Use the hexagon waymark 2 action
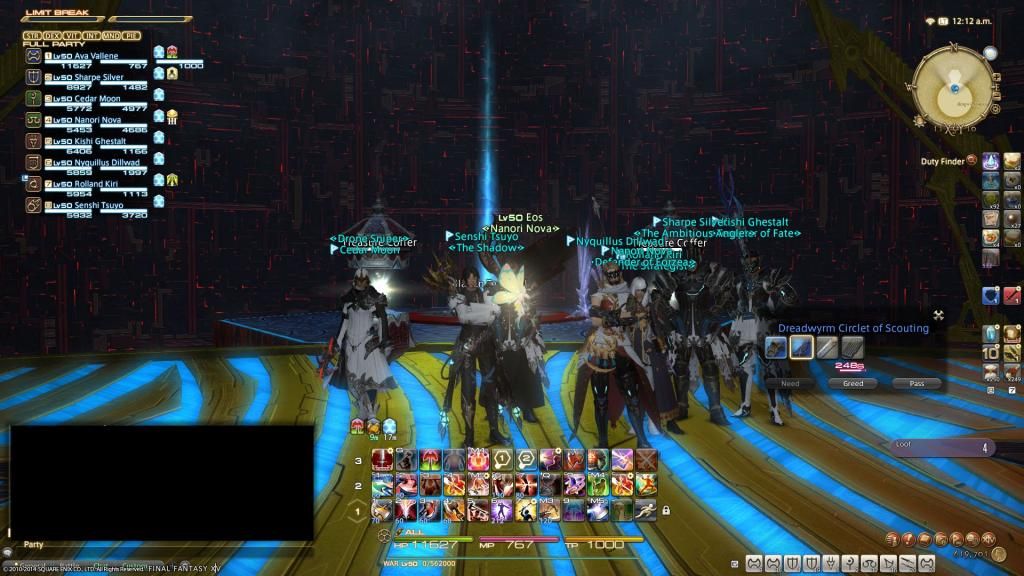 [526, 459]
